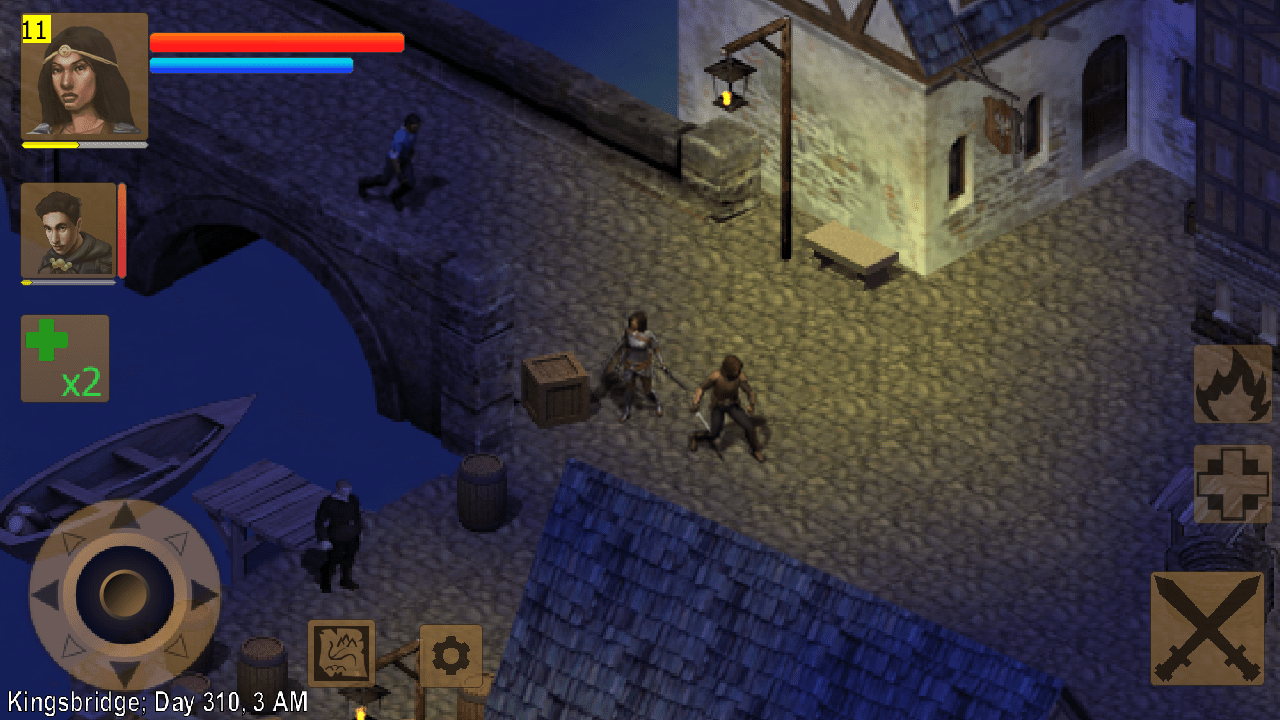Use the x2 health potion quick slot
Viewport: 1280px width, 720px height.
(x=64, y=358)
